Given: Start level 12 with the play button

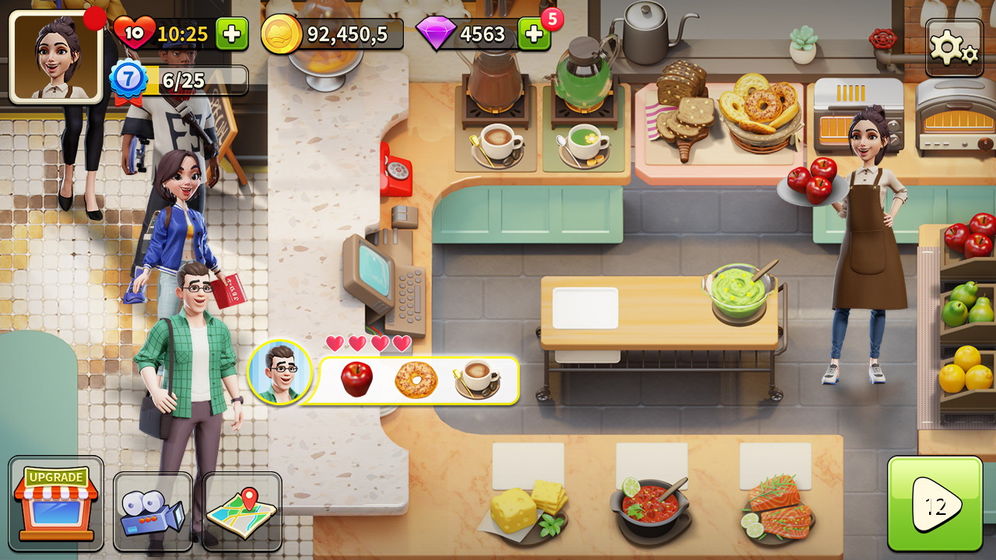Looking at the screenshot, I should point(935,505).
